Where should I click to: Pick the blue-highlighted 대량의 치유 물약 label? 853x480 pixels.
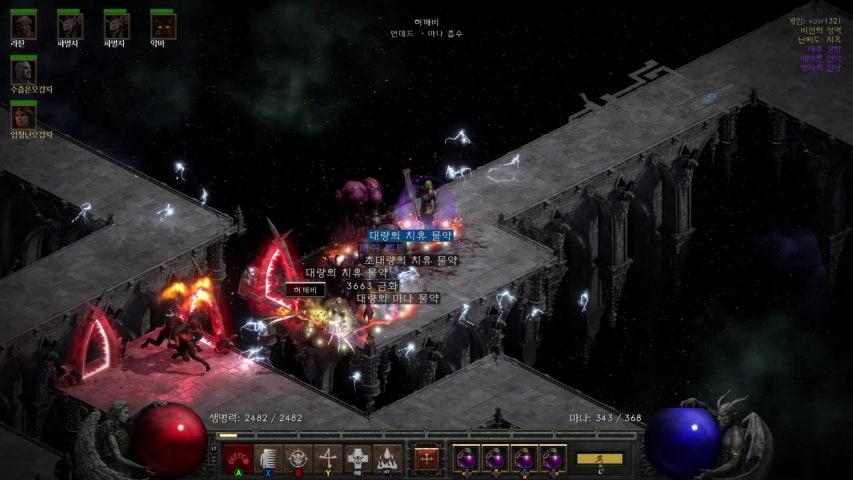[x=410, y=235]
